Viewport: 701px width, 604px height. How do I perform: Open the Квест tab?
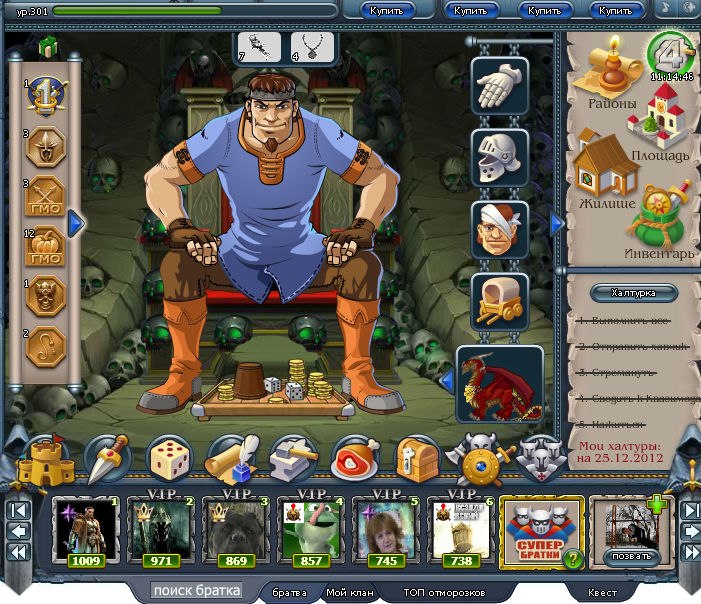tap(602, 592)
